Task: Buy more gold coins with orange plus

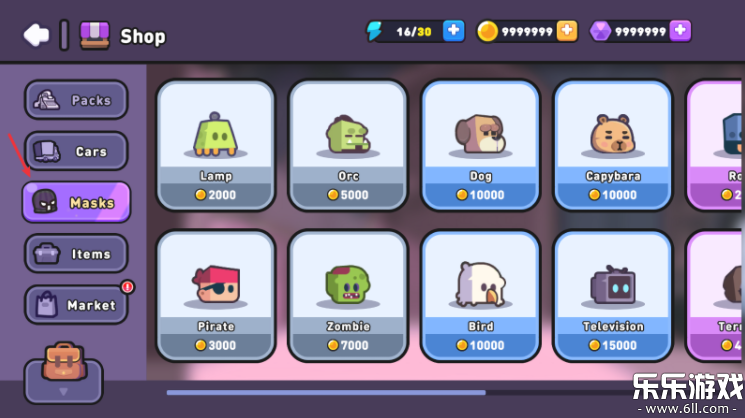Action: [567, 31]
